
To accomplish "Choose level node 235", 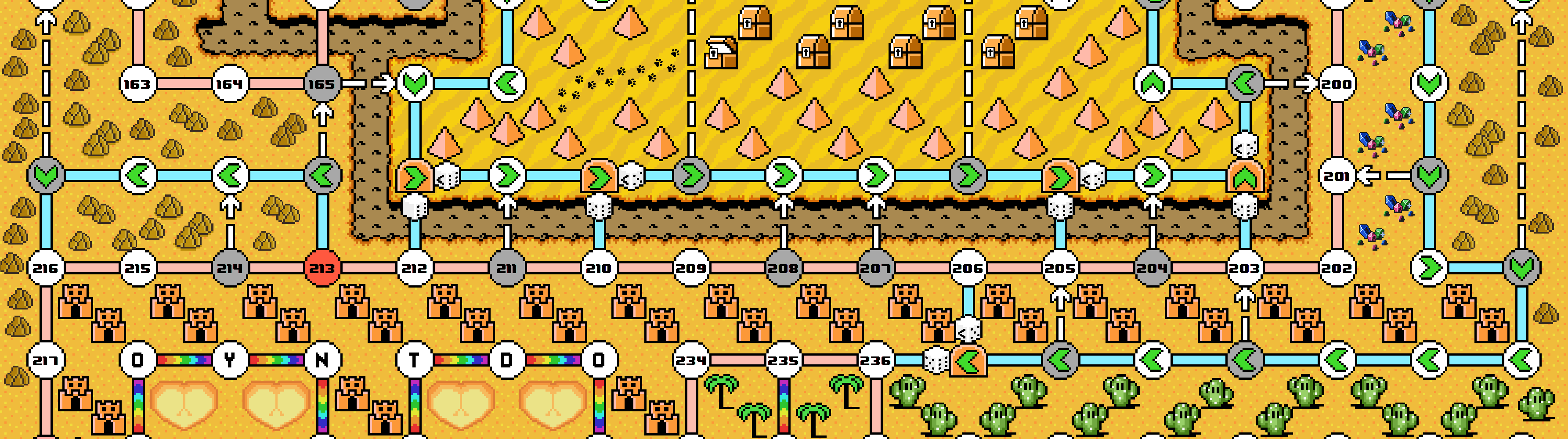I will pos(784,360).
